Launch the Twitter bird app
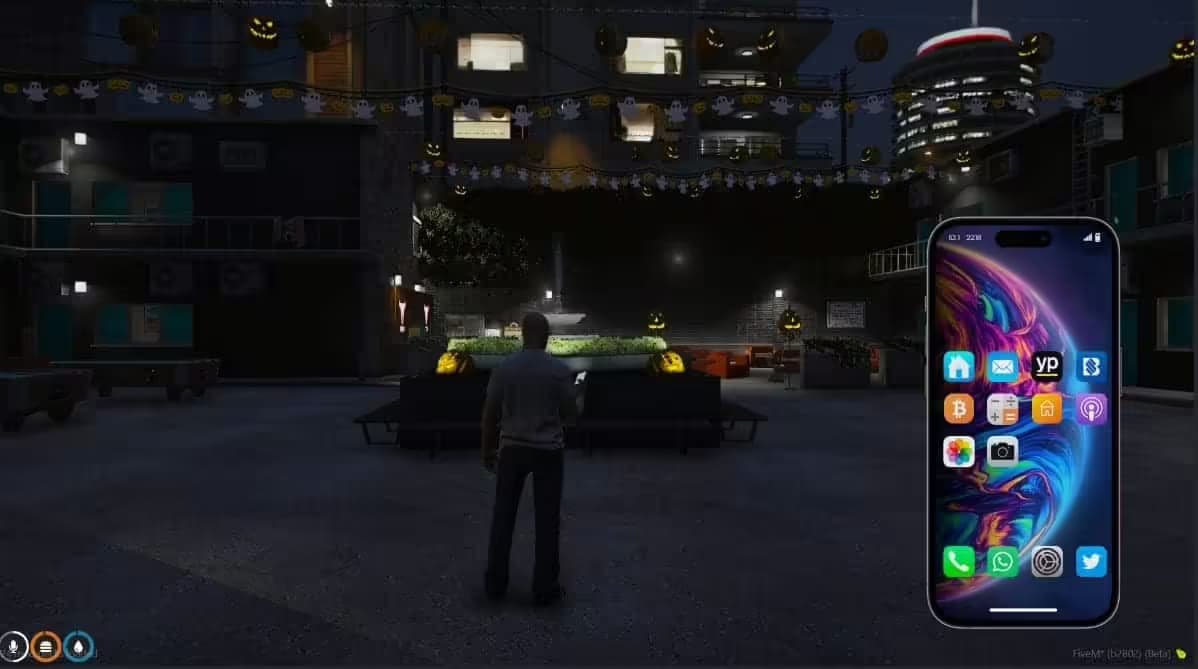Screen dimensions: 1198x669 pyautogui.click(x=1091, y=561)
